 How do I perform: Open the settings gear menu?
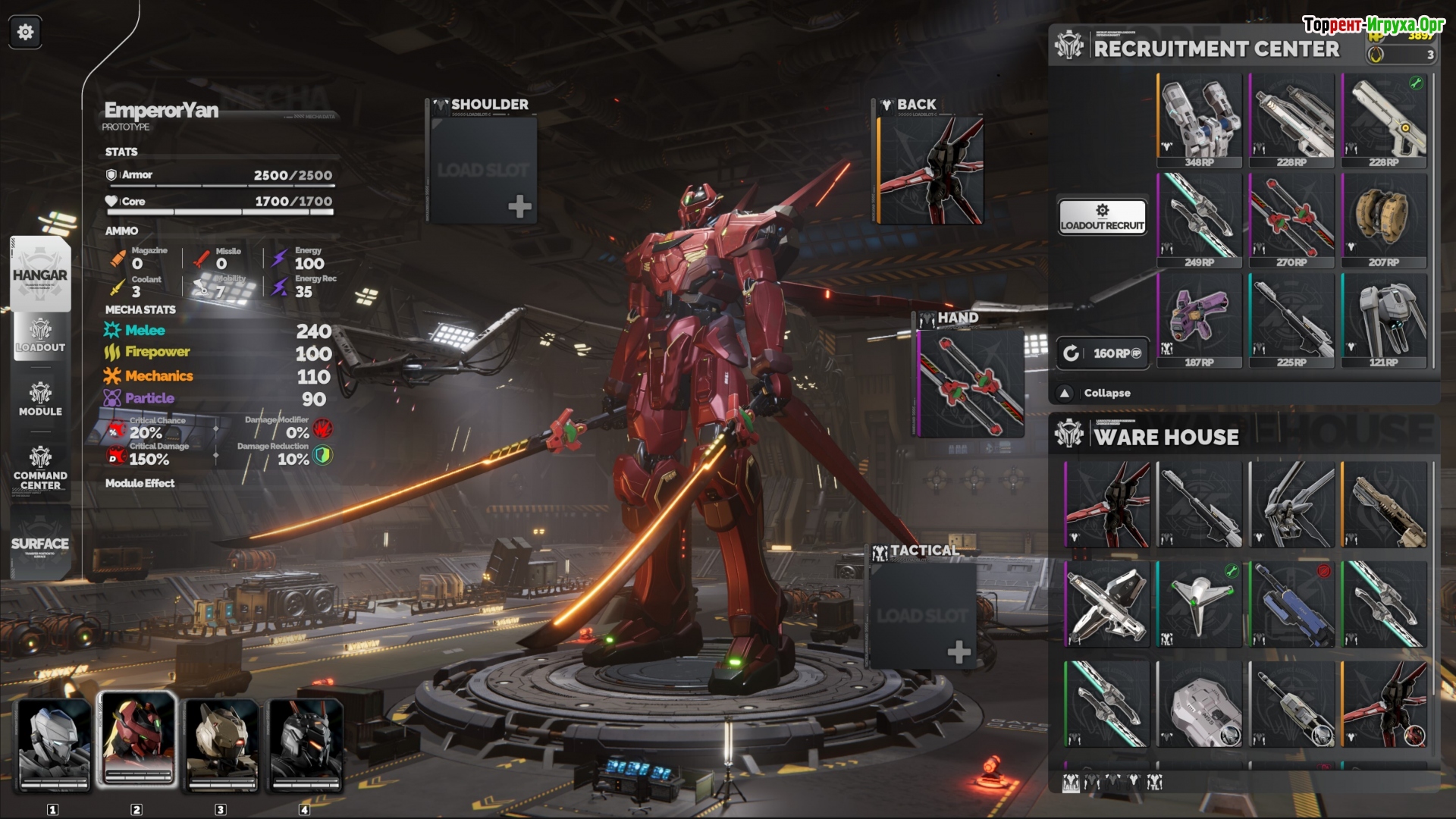(x=25, y=32)
